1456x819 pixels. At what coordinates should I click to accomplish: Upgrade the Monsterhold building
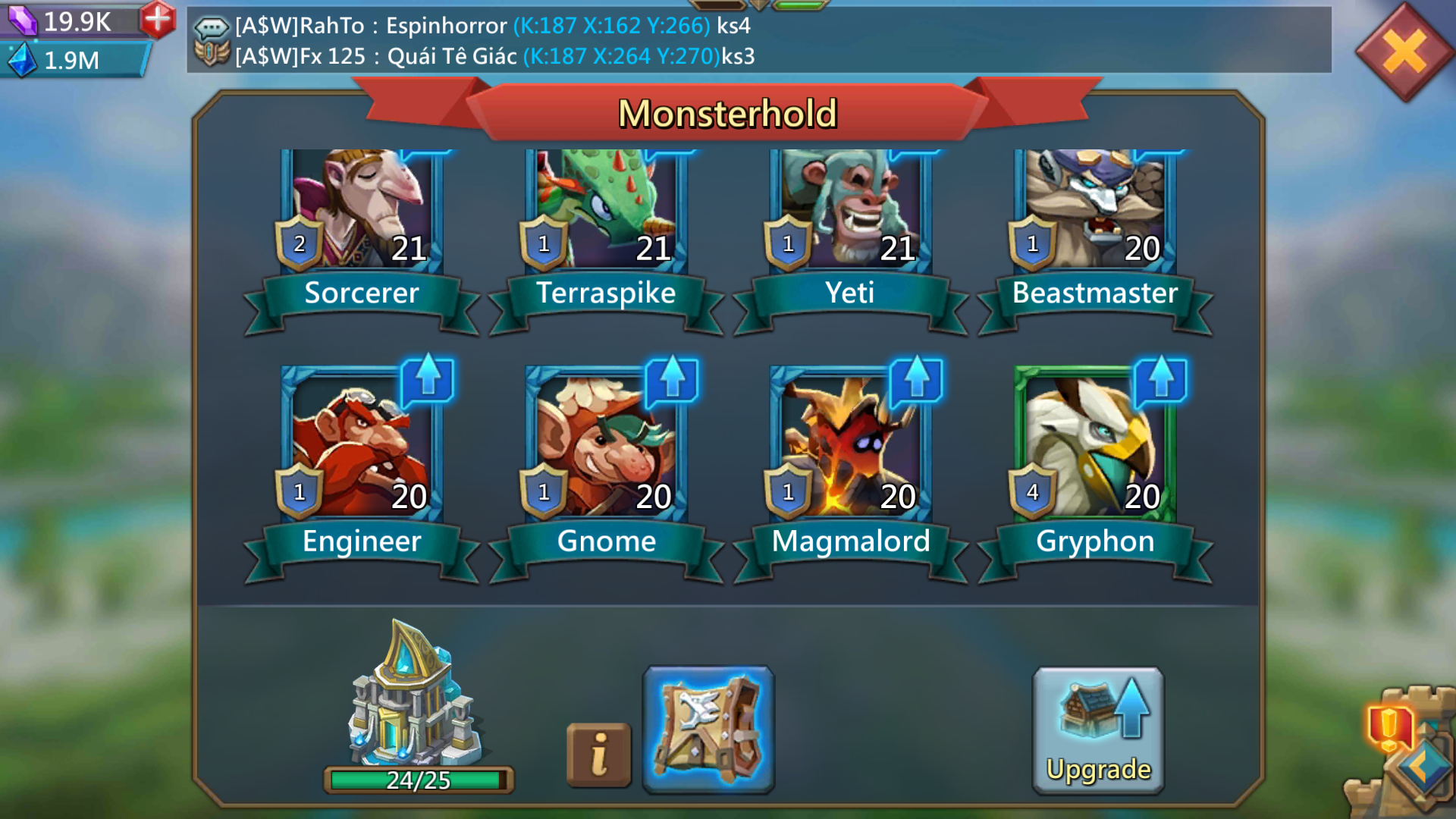tap(1098, 730)
